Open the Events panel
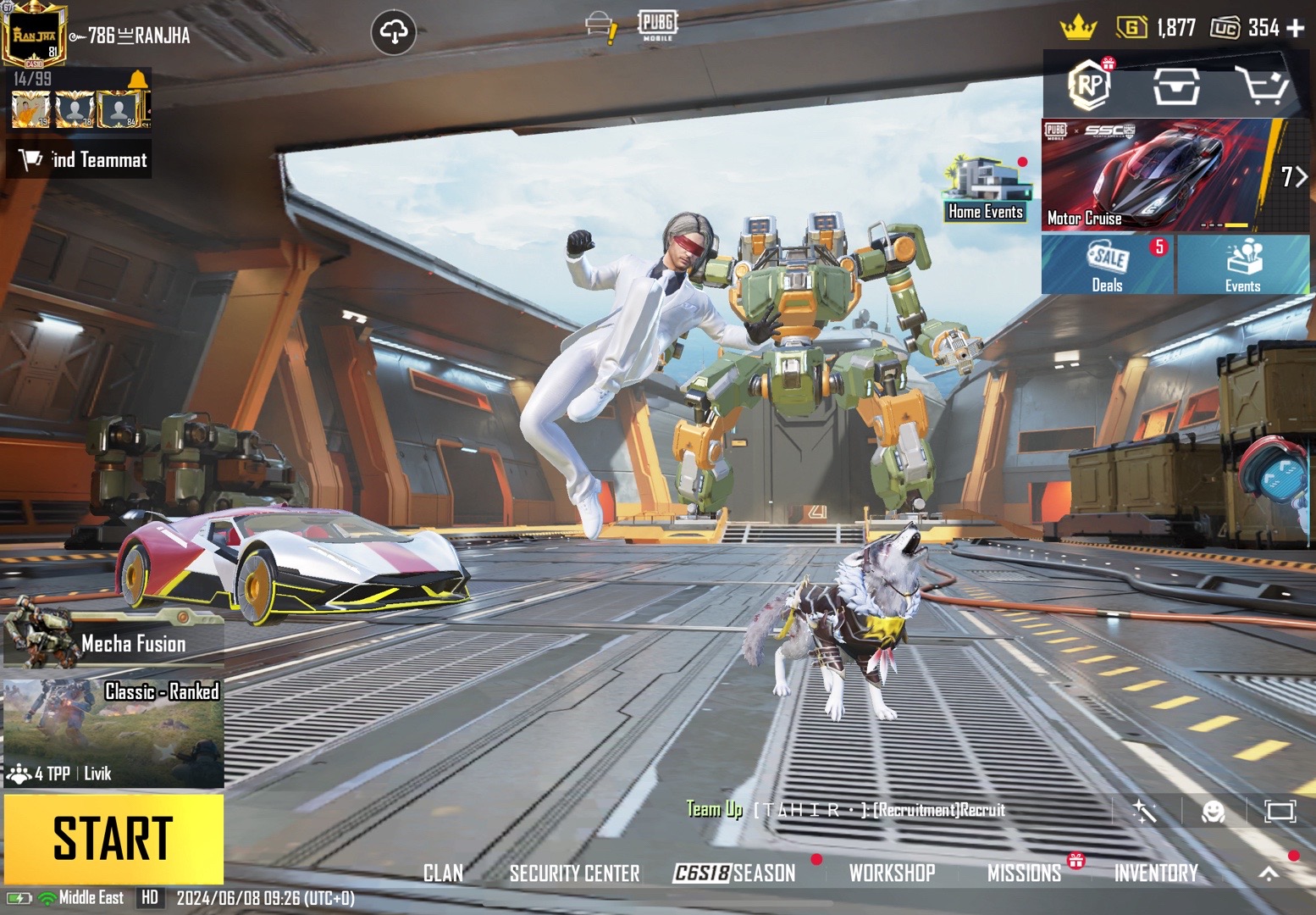The height and width of the screenshot is (915, 1316). pos(1242,265)
